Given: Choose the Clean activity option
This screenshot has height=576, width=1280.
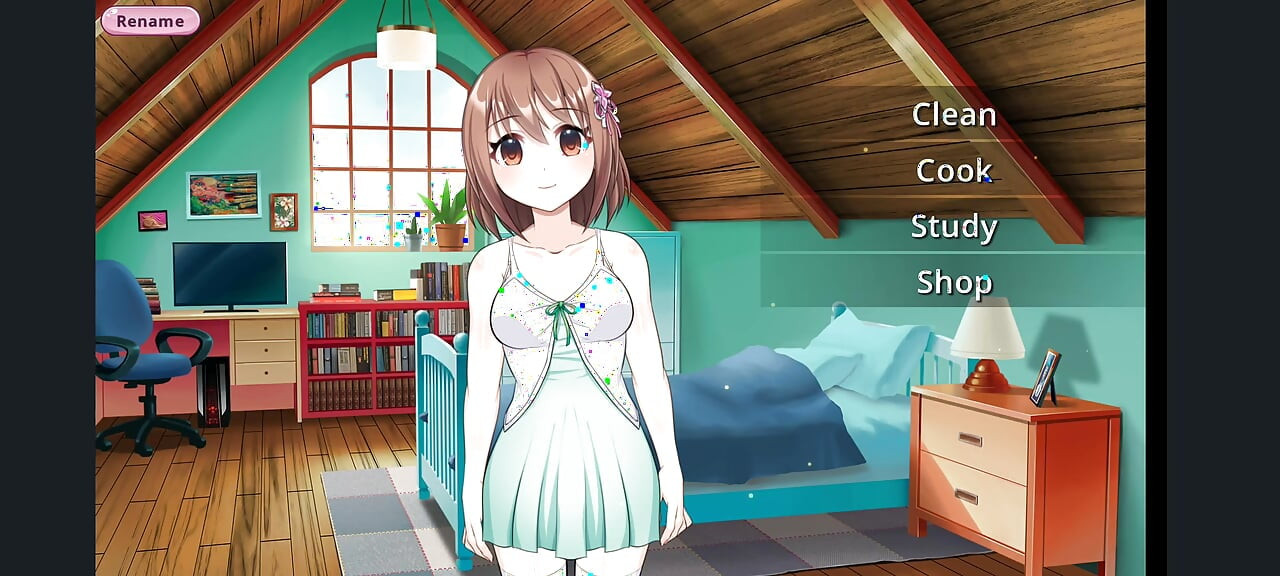Looking at the screenshot, I should coord(953,115).
